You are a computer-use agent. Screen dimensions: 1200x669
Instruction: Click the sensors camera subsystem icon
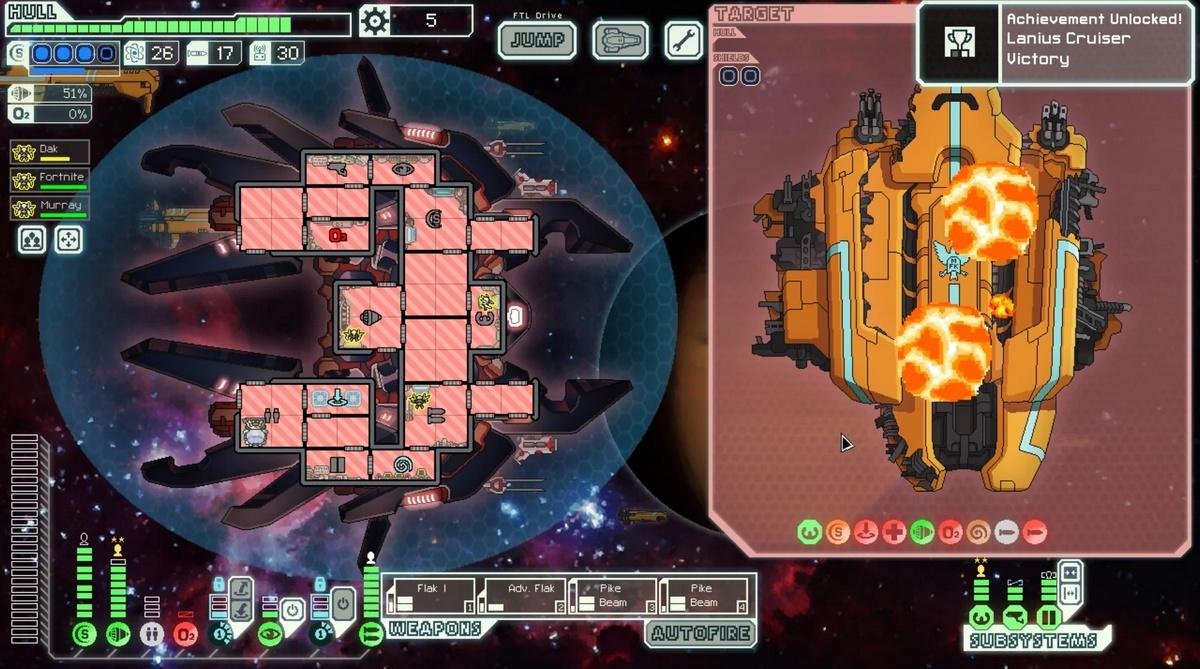click(1013, 617)
